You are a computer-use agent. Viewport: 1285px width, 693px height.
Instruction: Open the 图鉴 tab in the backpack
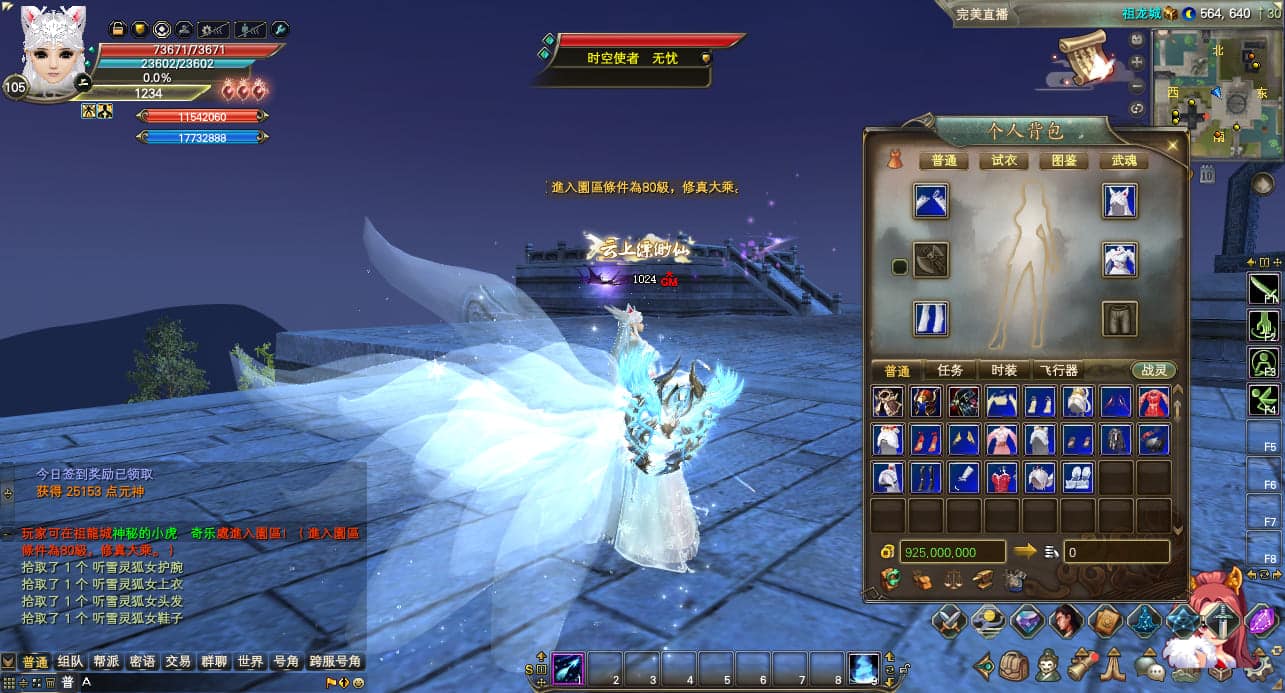tap(1064, 160)
